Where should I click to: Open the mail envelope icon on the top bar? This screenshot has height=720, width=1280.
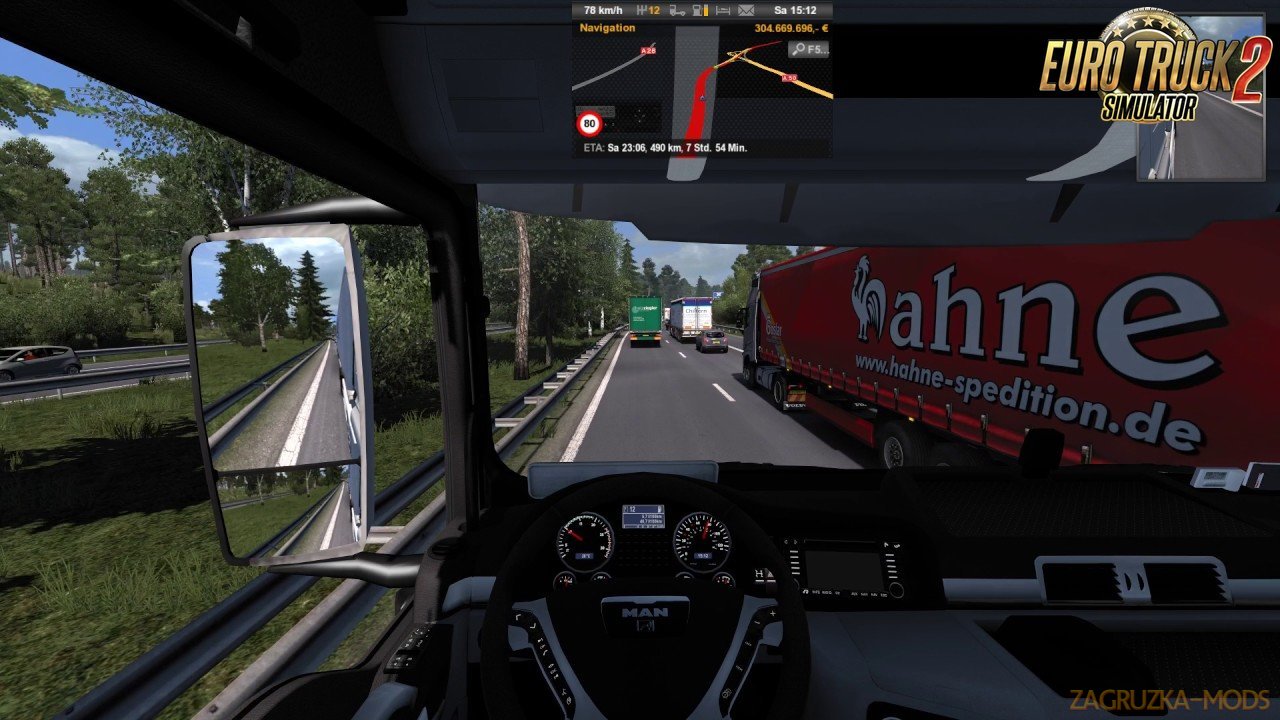(x=746, y=10)
